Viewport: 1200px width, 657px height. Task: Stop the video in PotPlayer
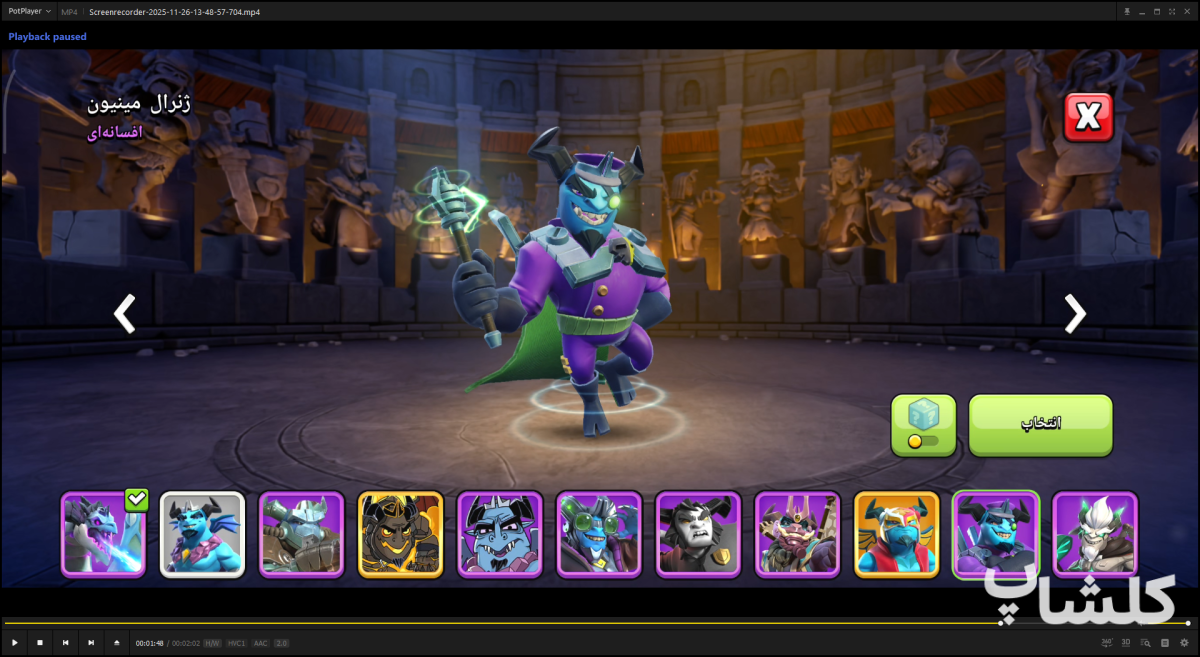(40, 642)
